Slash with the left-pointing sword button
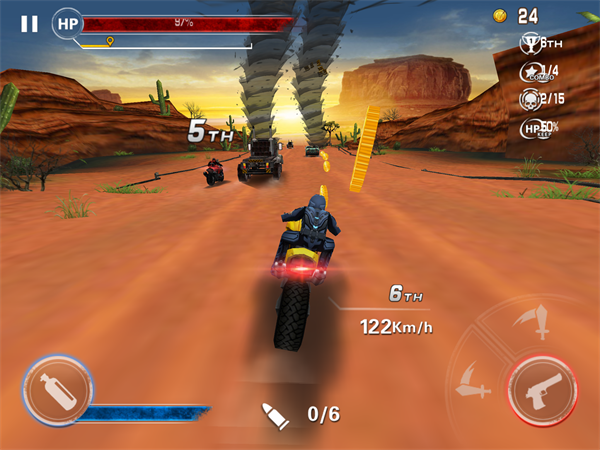Screen dimensions: 600x450 (x=472, y=385)
